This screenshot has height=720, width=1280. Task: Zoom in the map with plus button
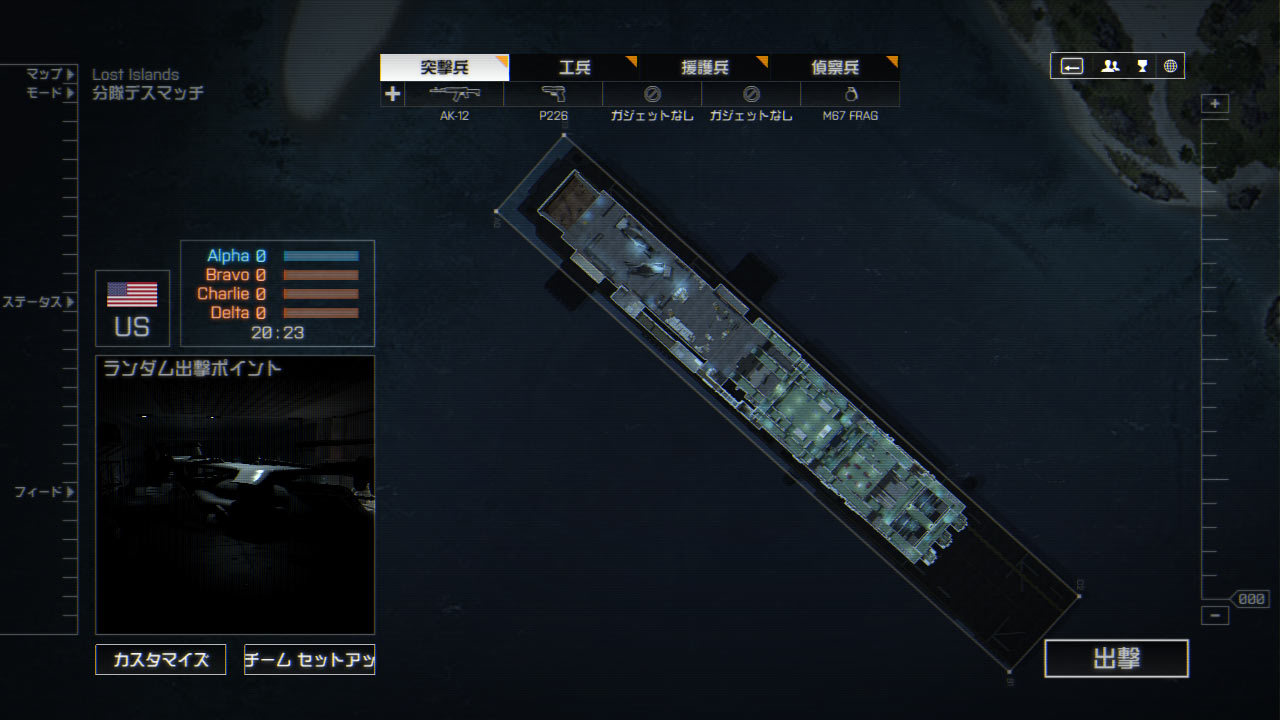(x=1215, y=104)
